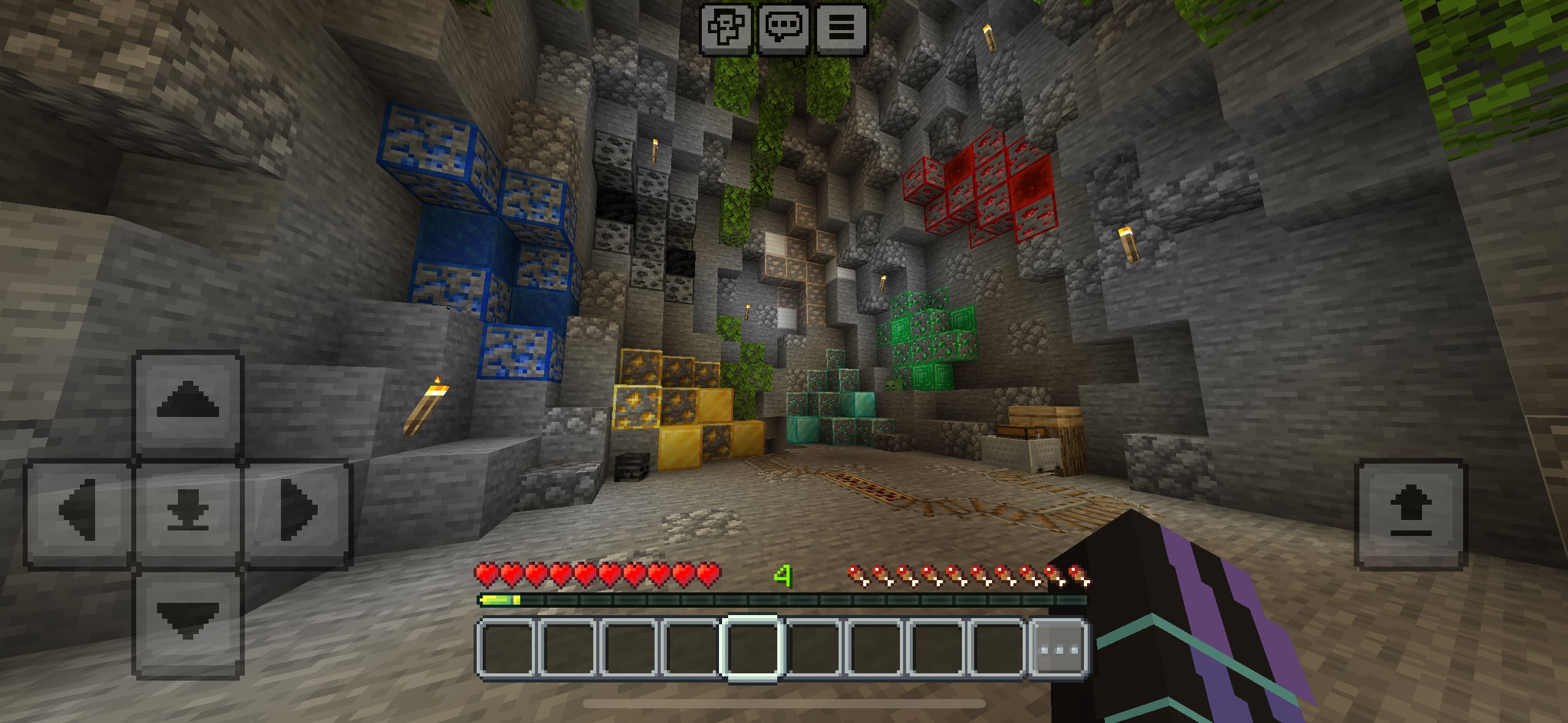
Task: Open the pause menu
Action: 842,28
